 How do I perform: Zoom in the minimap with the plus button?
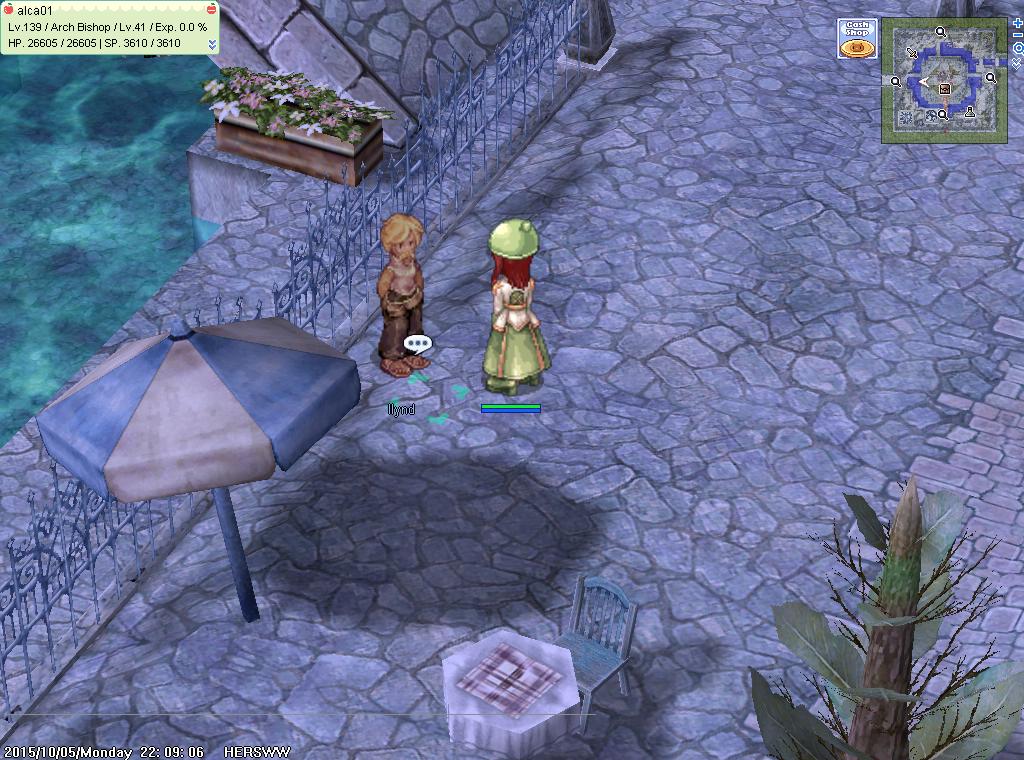tap(1017, 22)
